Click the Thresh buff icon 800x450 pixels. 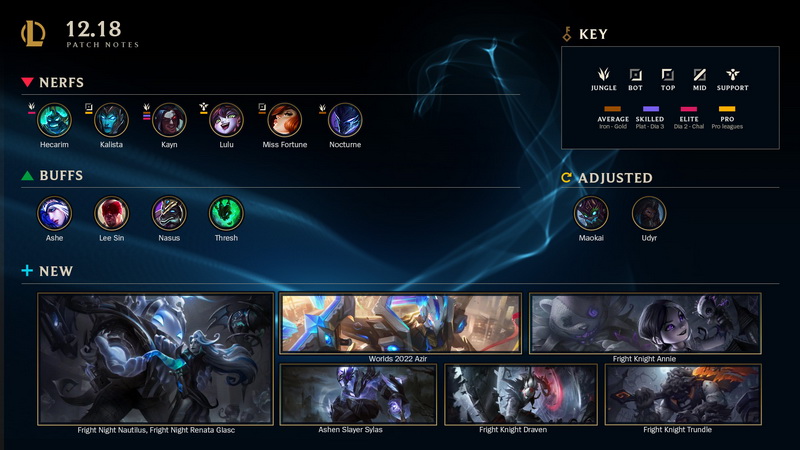[226, 213]
